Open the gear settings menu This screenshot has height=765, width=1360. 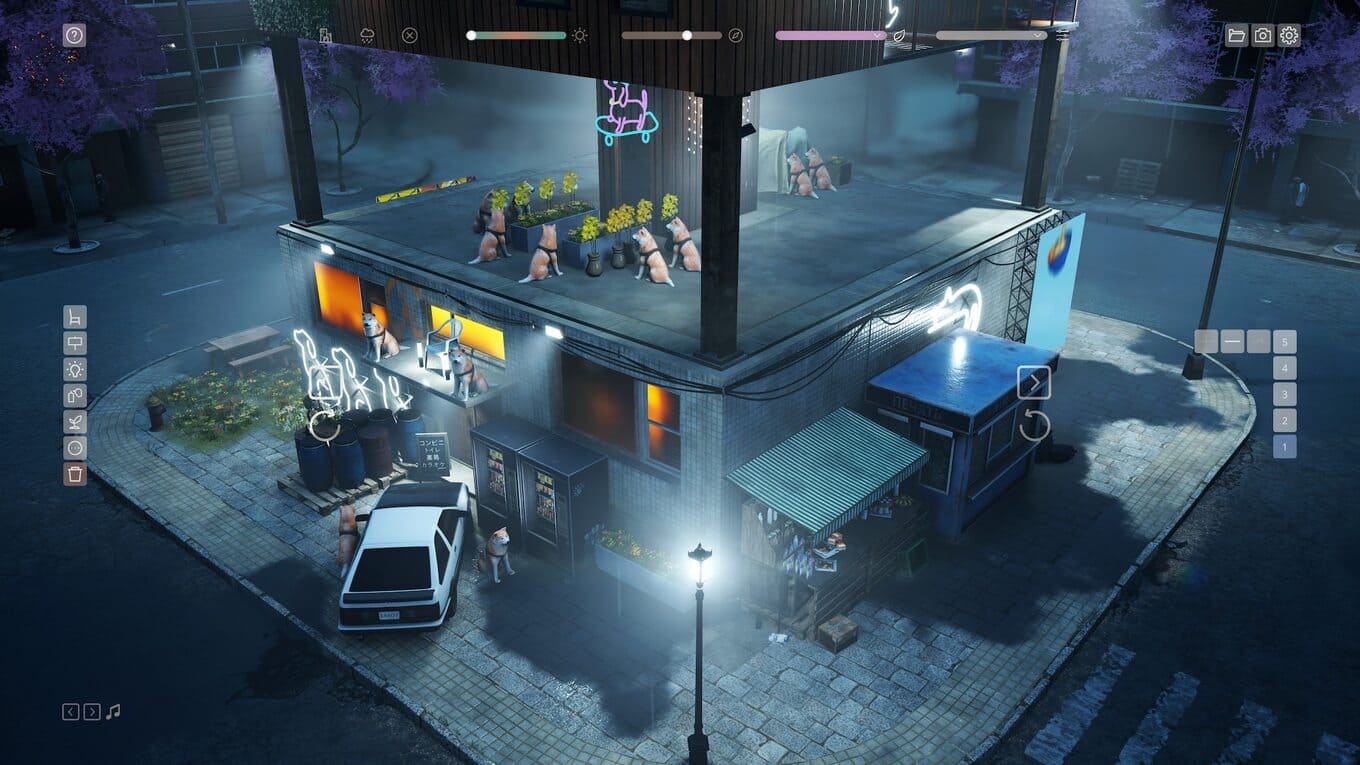pyautogui.click(x=1290, y=36)
